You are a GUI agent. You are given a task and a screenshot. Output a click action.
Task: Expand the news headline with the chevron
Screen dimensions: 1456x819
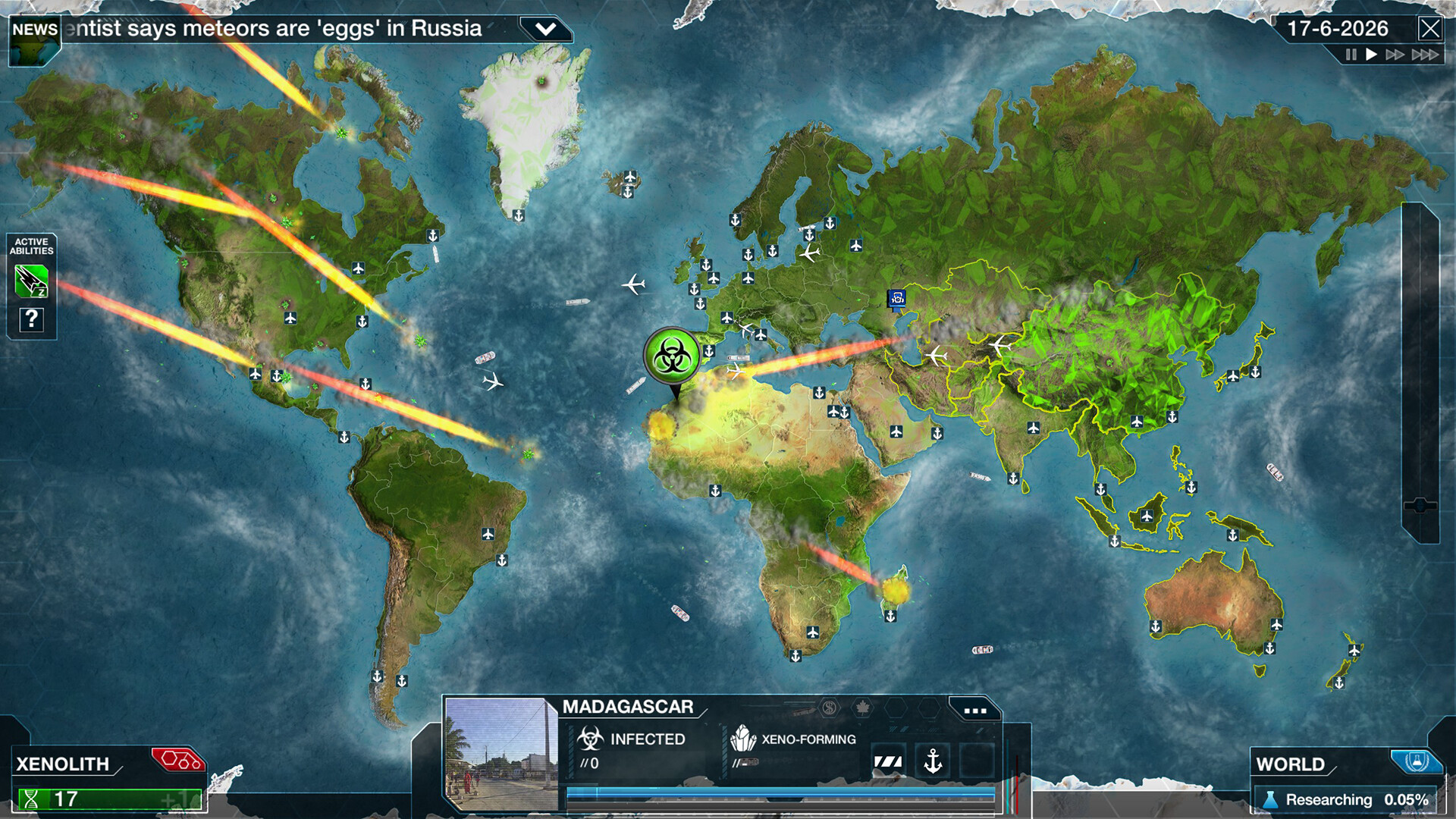544,28
